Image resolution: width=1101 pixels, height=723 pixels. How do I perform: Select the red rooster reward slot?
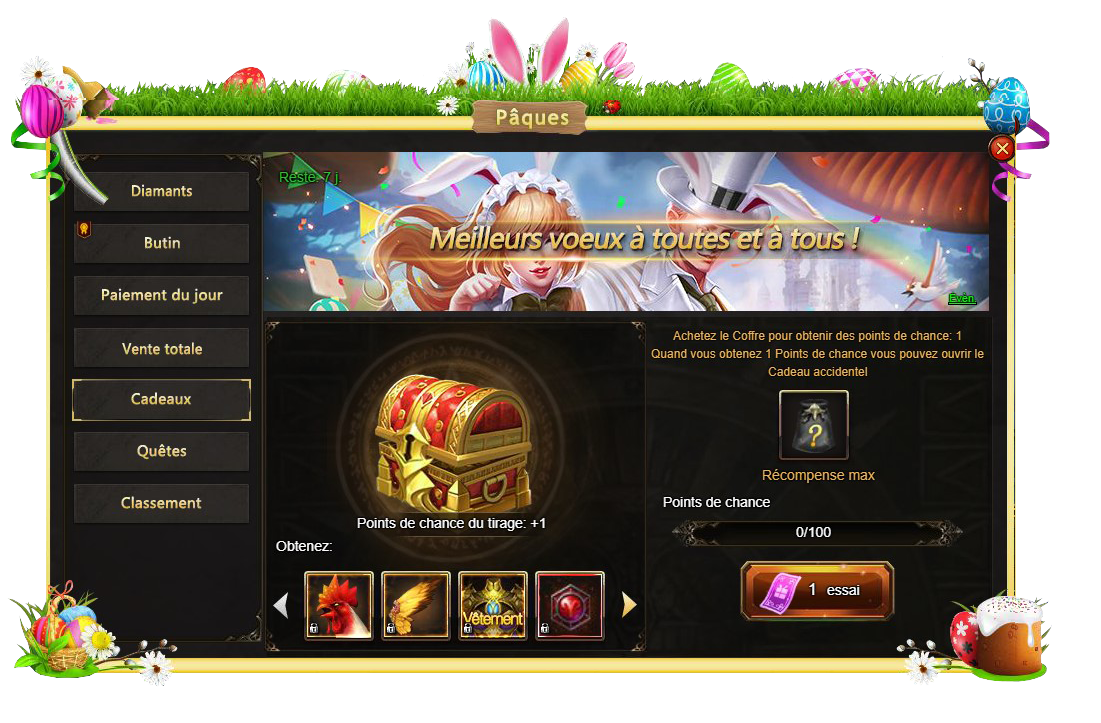339,605
